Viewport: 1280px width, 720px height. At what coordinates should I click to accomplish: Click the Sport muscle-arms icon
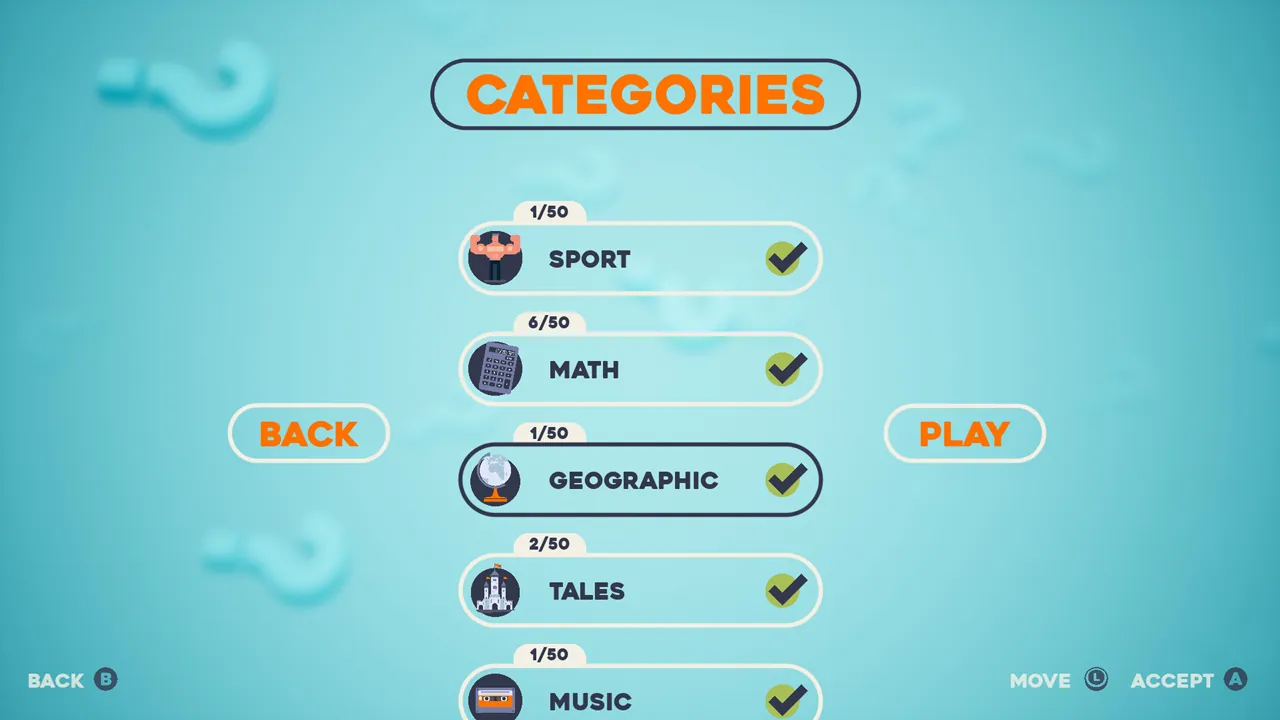[x=496, y=258]
